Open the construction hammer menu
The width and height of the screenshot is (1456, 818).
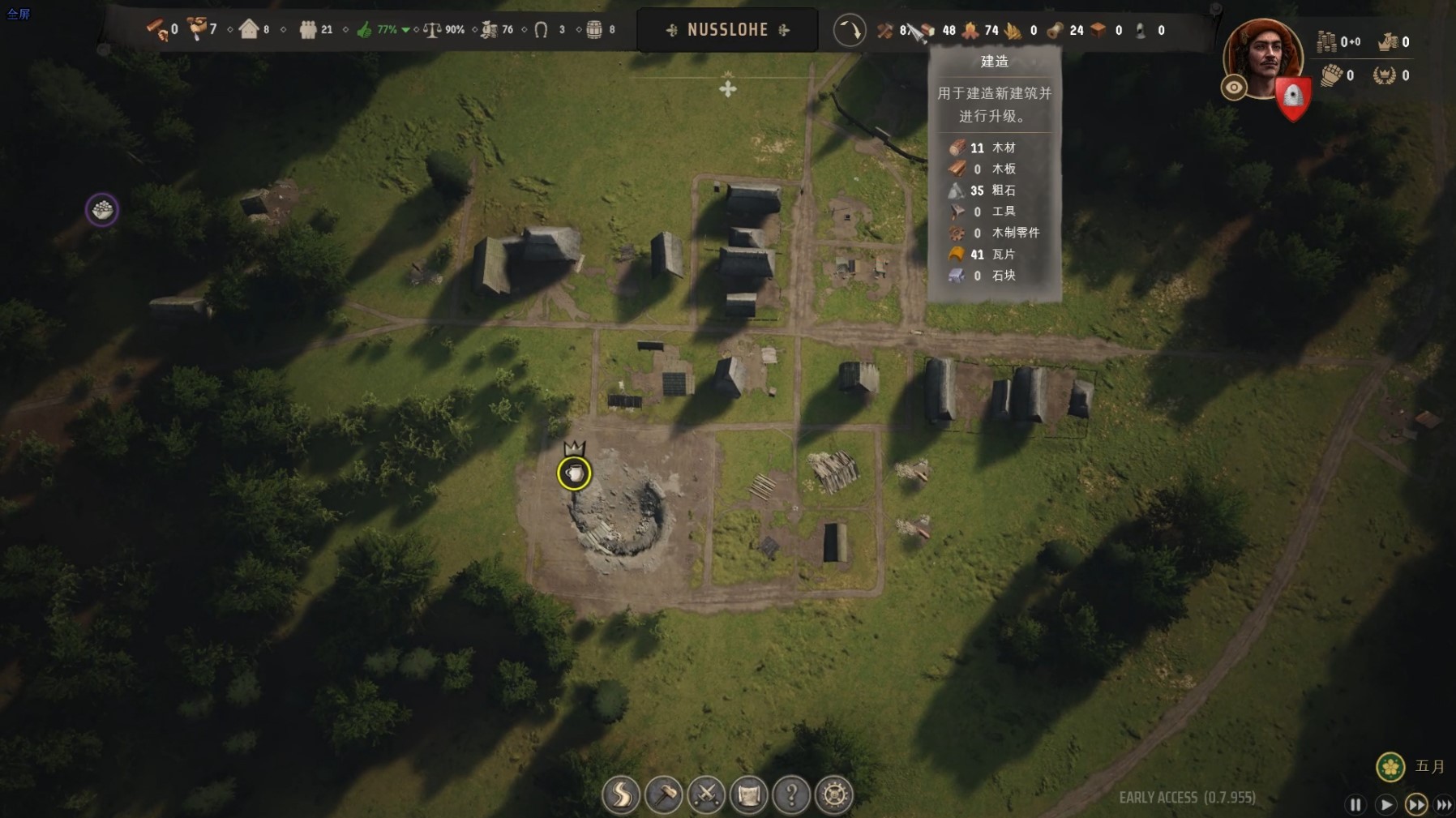(x=664, y=794)
